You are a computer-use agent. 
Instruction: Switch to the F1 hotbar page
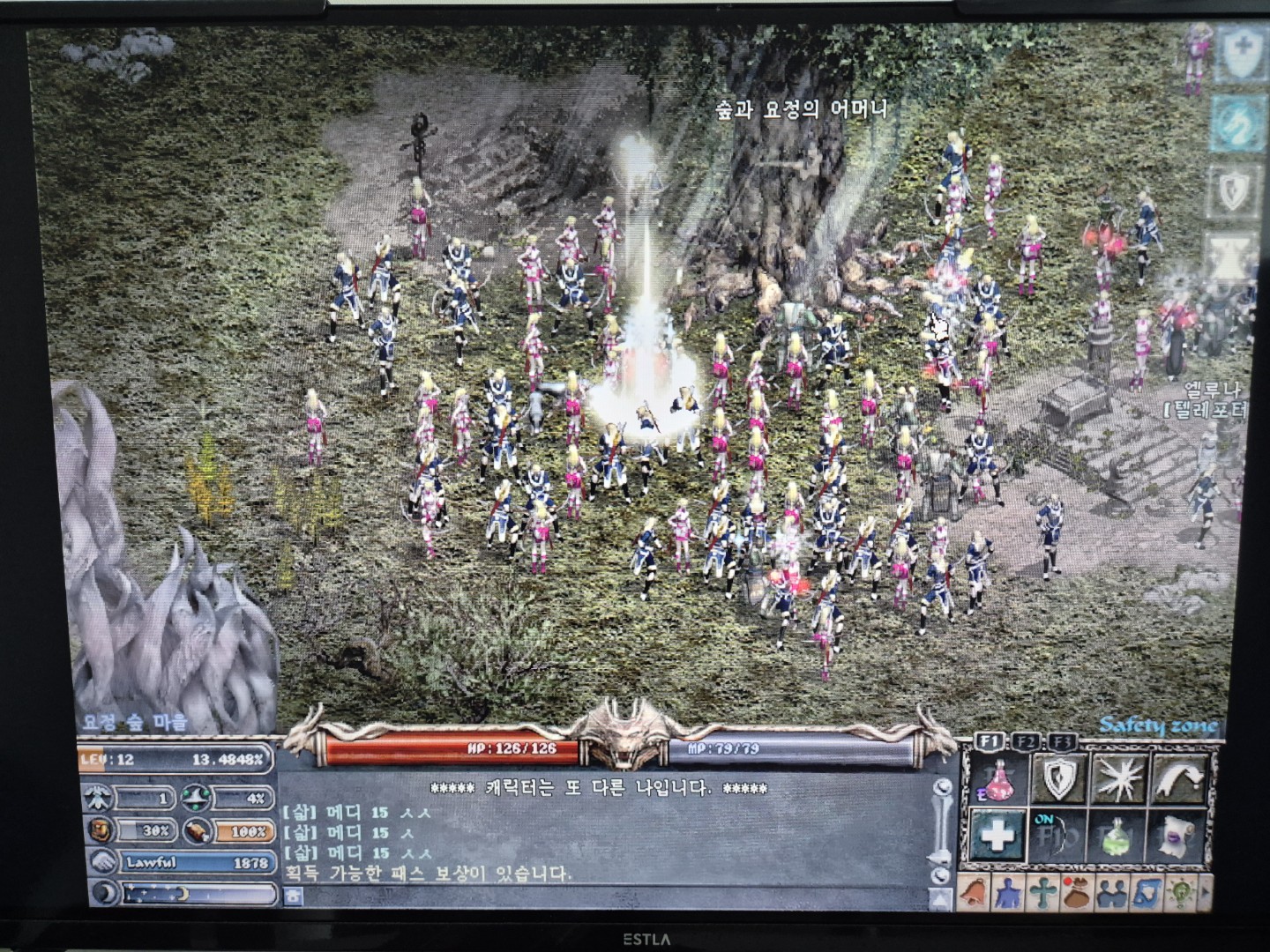pos(989,742)
